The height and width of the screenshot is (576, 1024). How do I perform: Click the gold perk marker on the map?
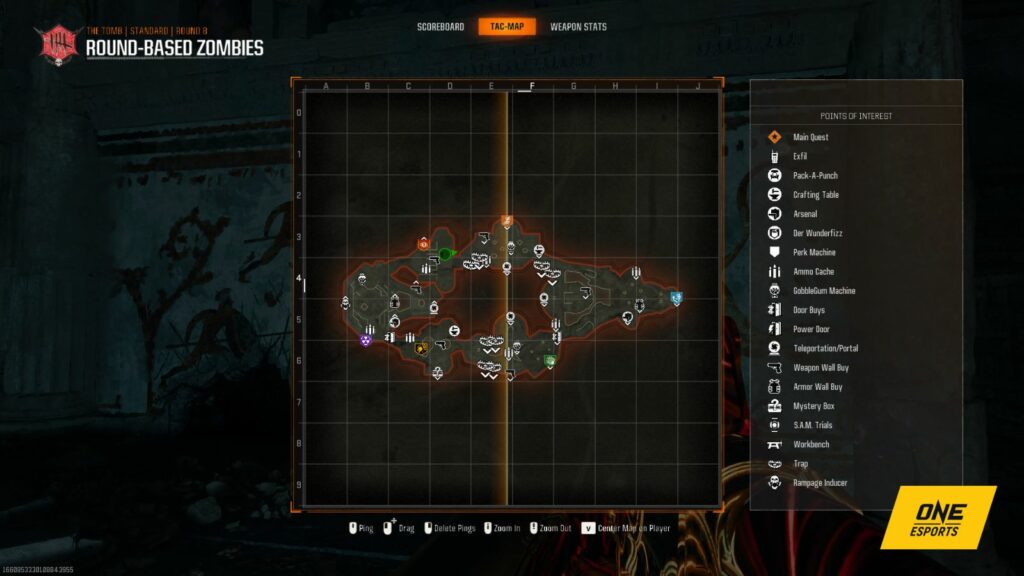421,349
